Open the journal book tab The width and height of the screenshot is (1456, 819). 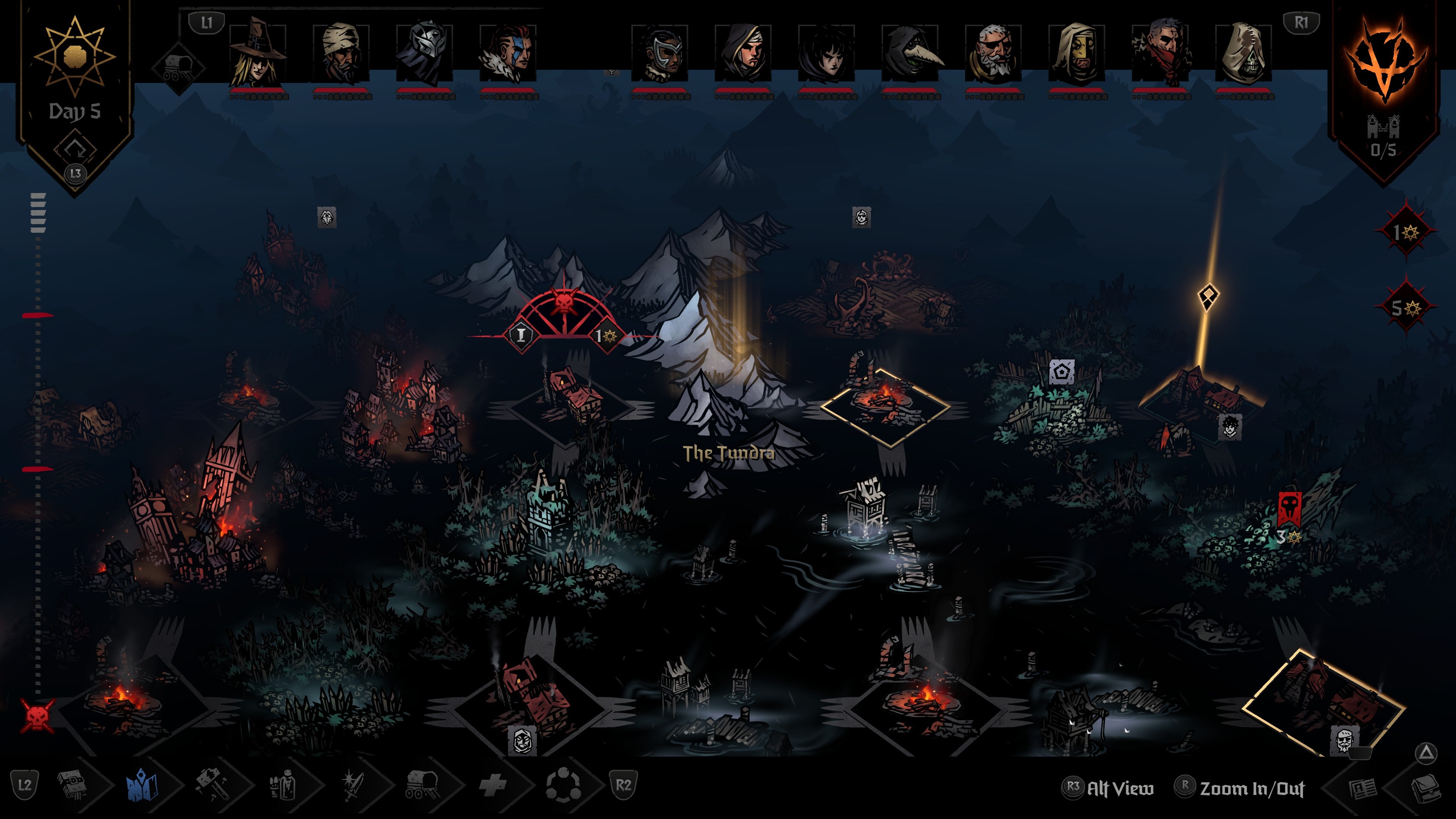[x=72, y=785]
